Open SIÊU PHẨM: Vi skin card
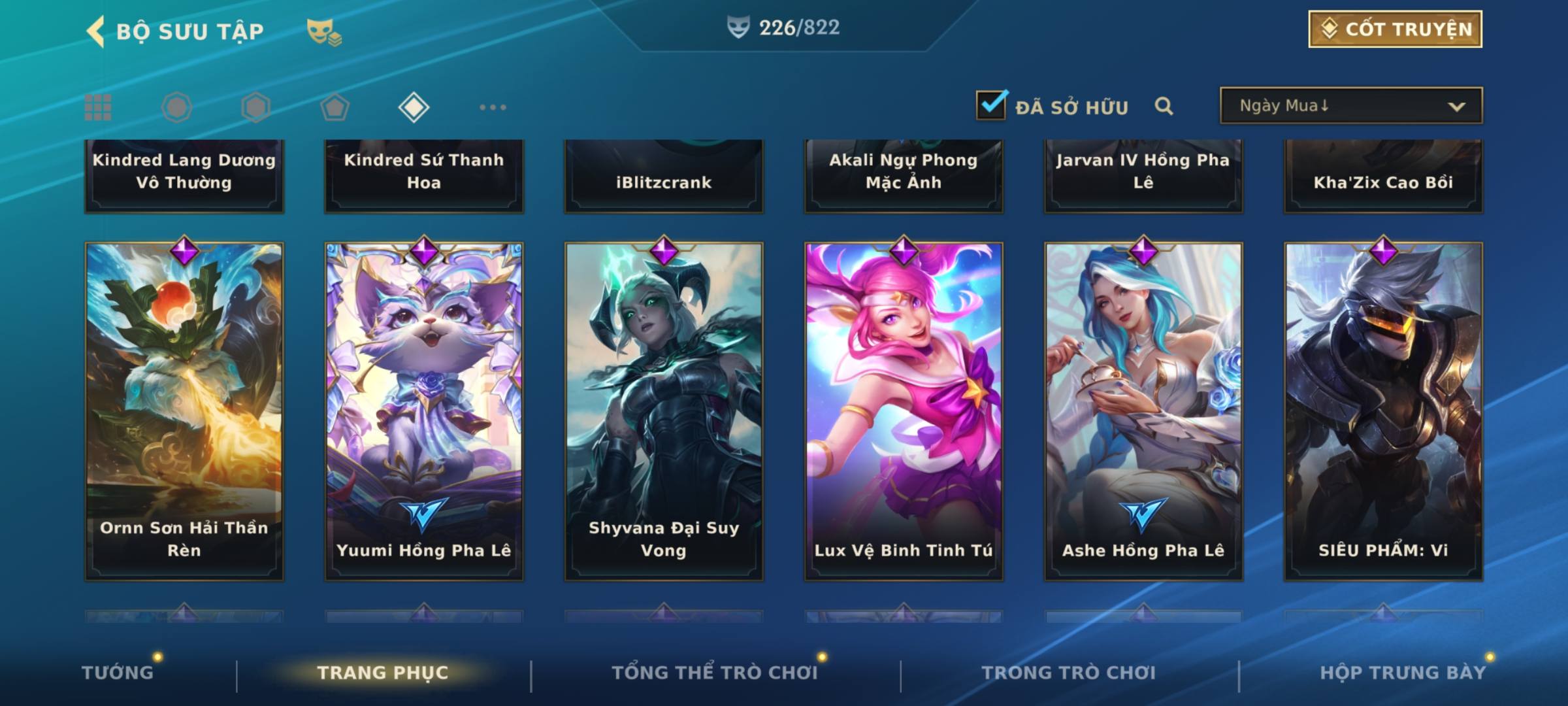The image size is (1568, 706). coord(1383,411)
